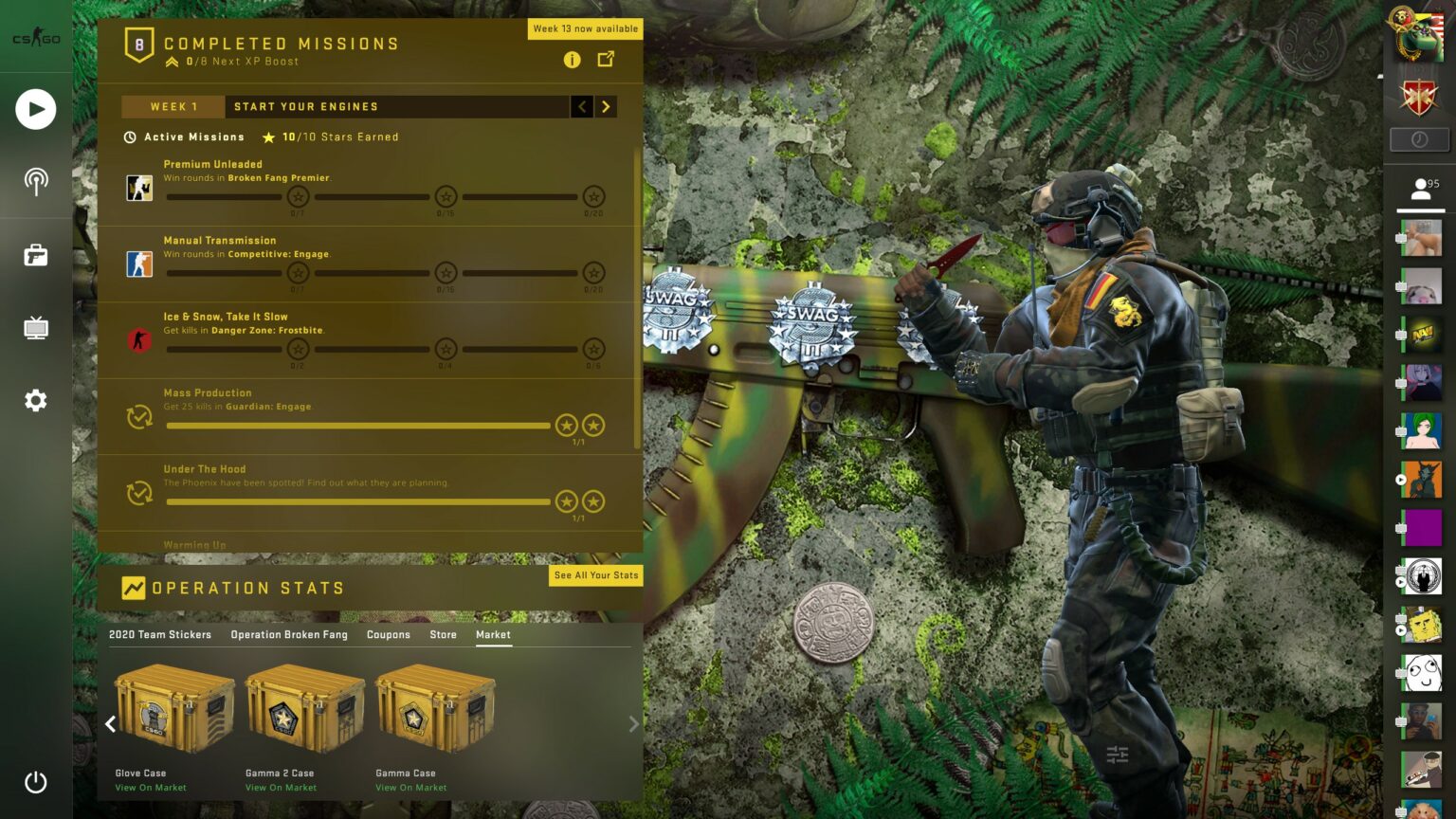The height and width of the screenshot is (819, 1456).
Task: Open the Settings gear icon
Action: tap(35, 400)
